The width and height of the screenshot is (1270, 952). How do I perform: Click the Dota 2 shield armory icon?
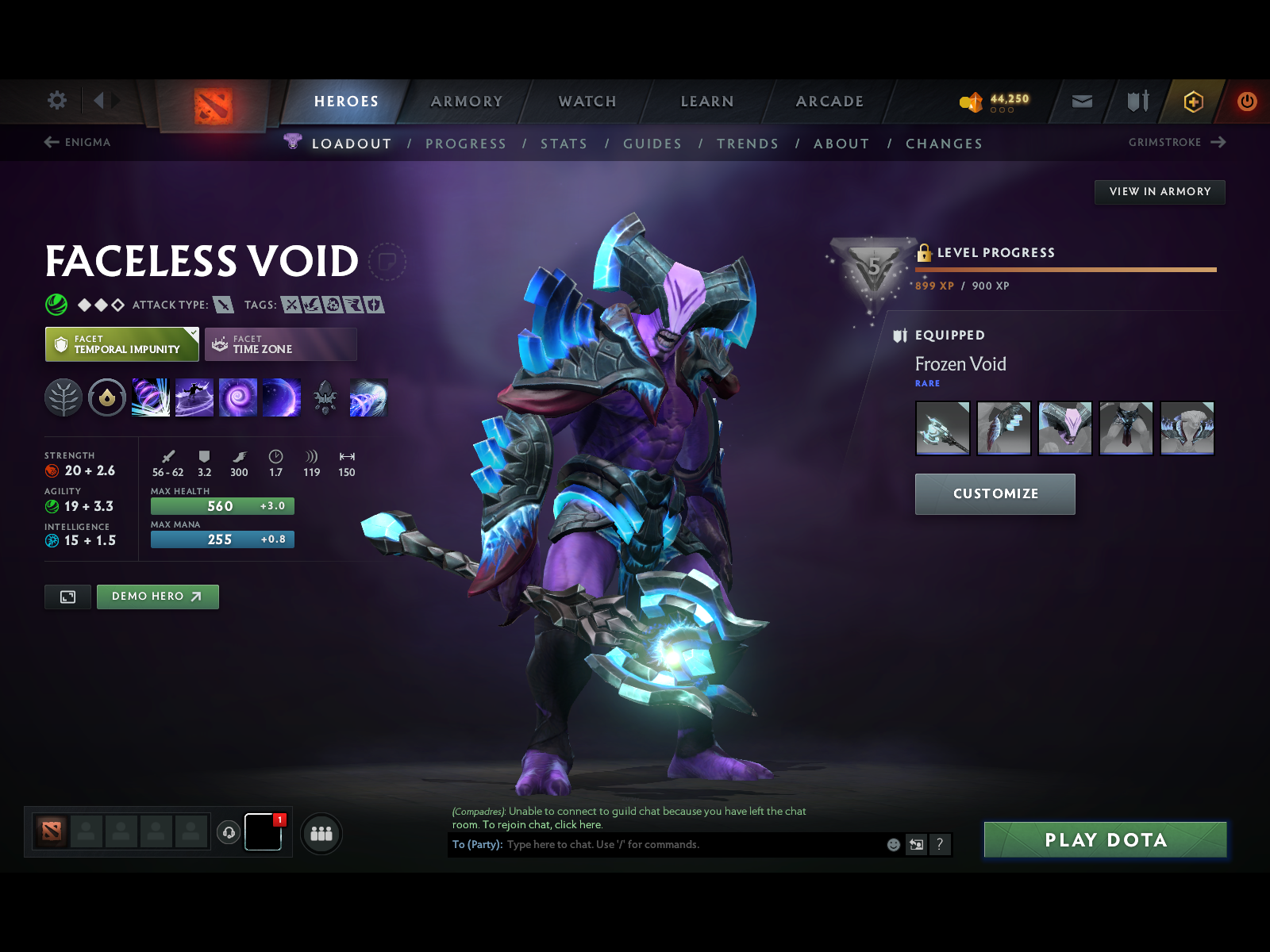point(1137,102)
